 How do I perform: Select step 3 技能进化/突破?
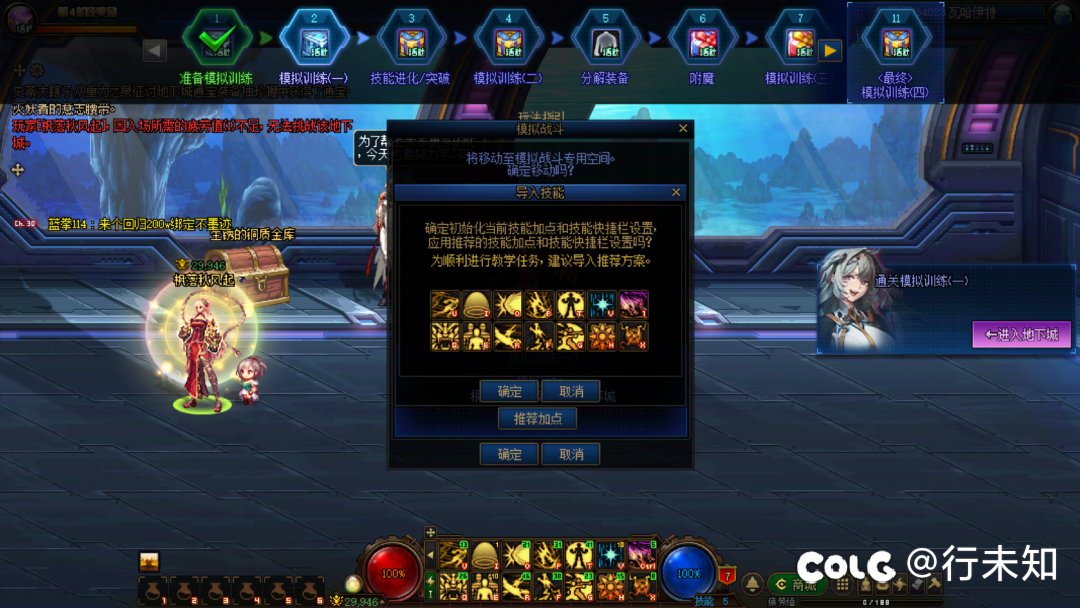point(411,40)
